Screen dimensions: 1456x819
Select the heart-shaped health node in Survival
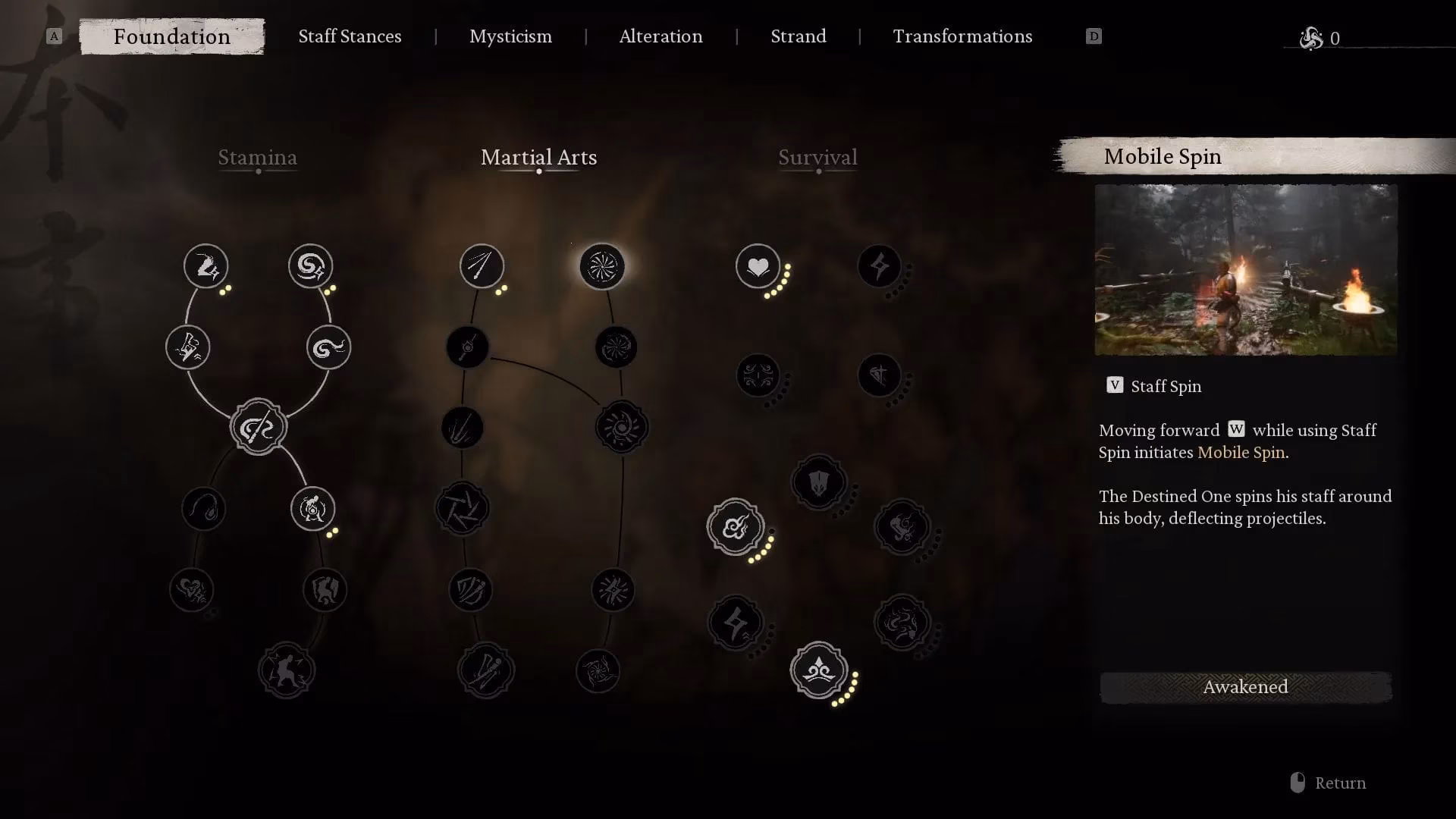(758, 267)
